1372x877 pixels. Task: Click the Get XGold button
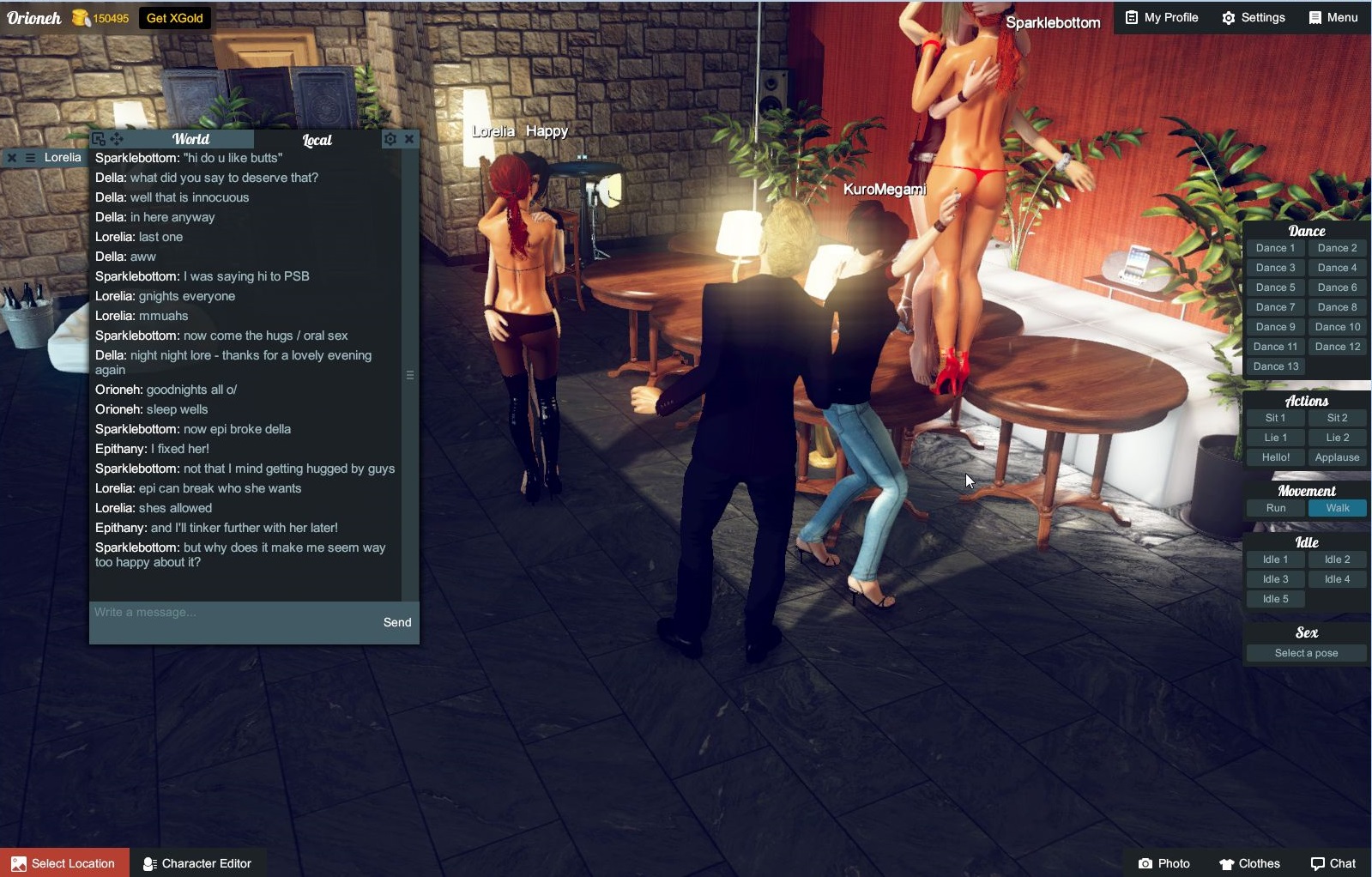point(174,18)
